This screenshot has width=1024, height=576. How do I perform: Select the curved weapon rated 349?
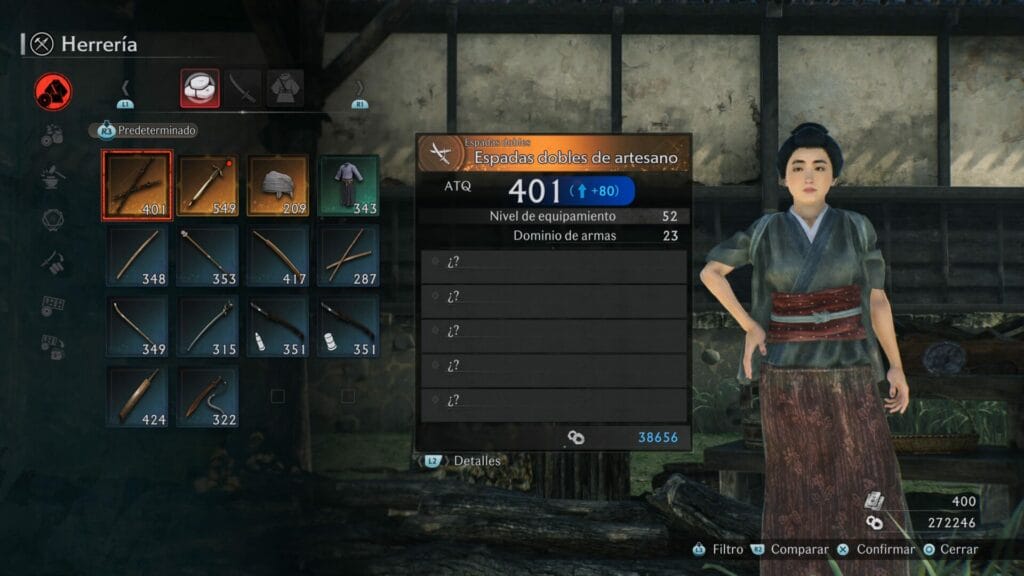[x=138, y=325]
